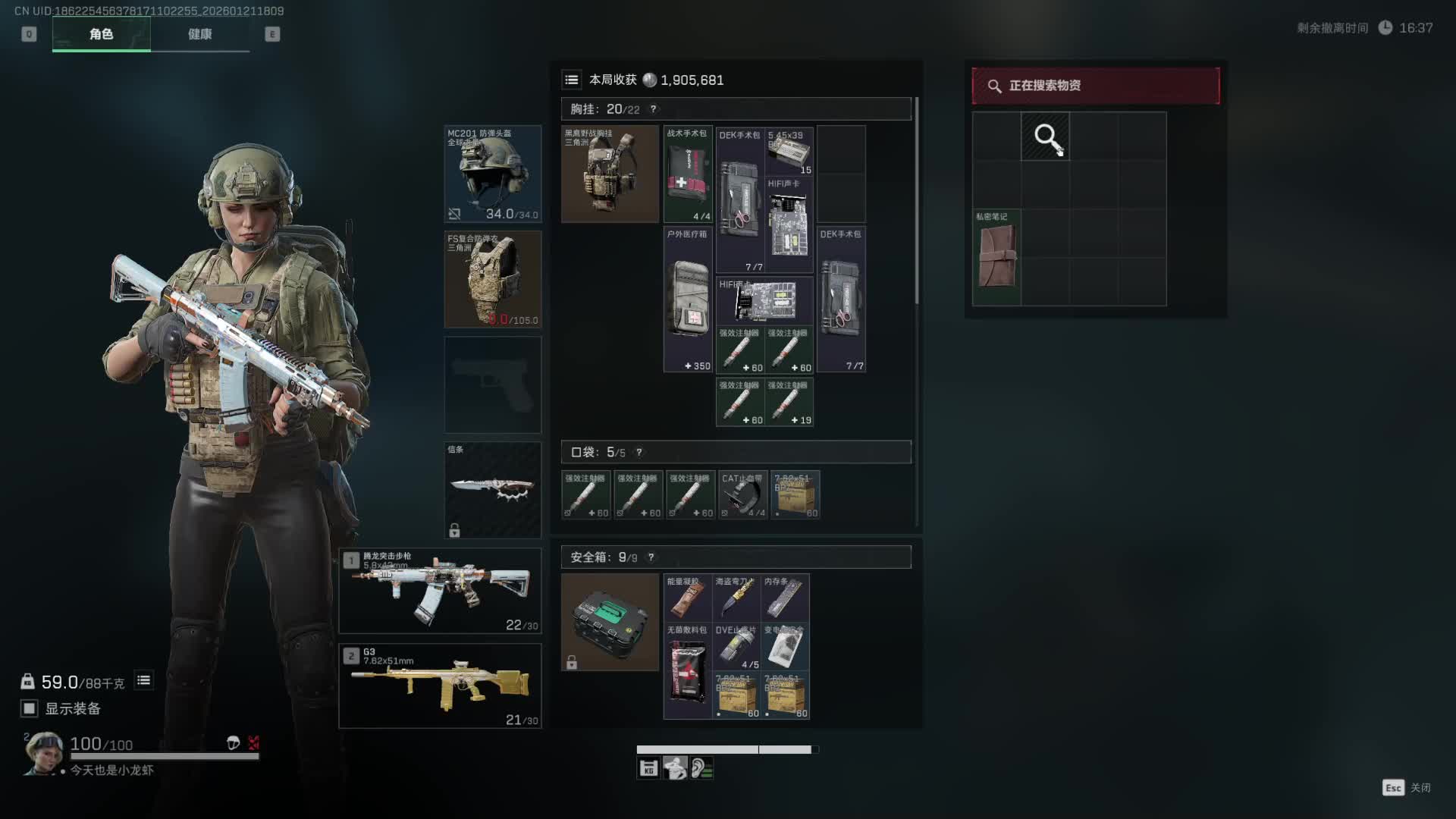1456x819 pixels.
Task: Select the 5.45x39 ammo stack
Action: point(789,152)
